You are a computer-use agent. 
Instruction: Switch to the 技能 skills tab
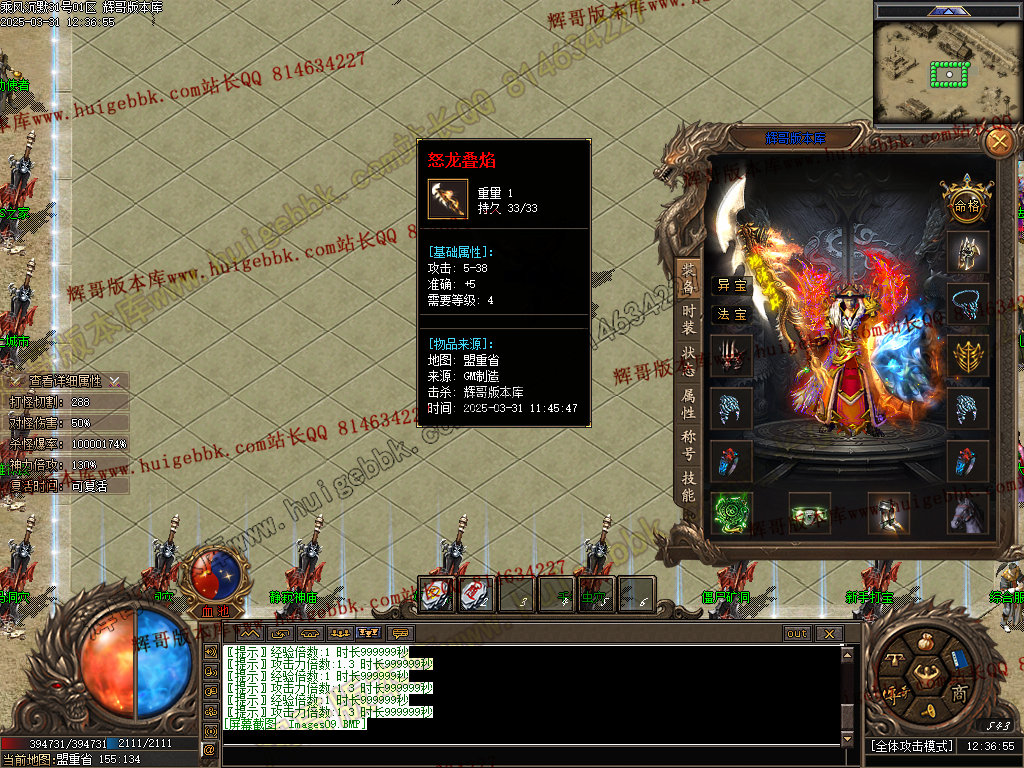tap(689, 487)
